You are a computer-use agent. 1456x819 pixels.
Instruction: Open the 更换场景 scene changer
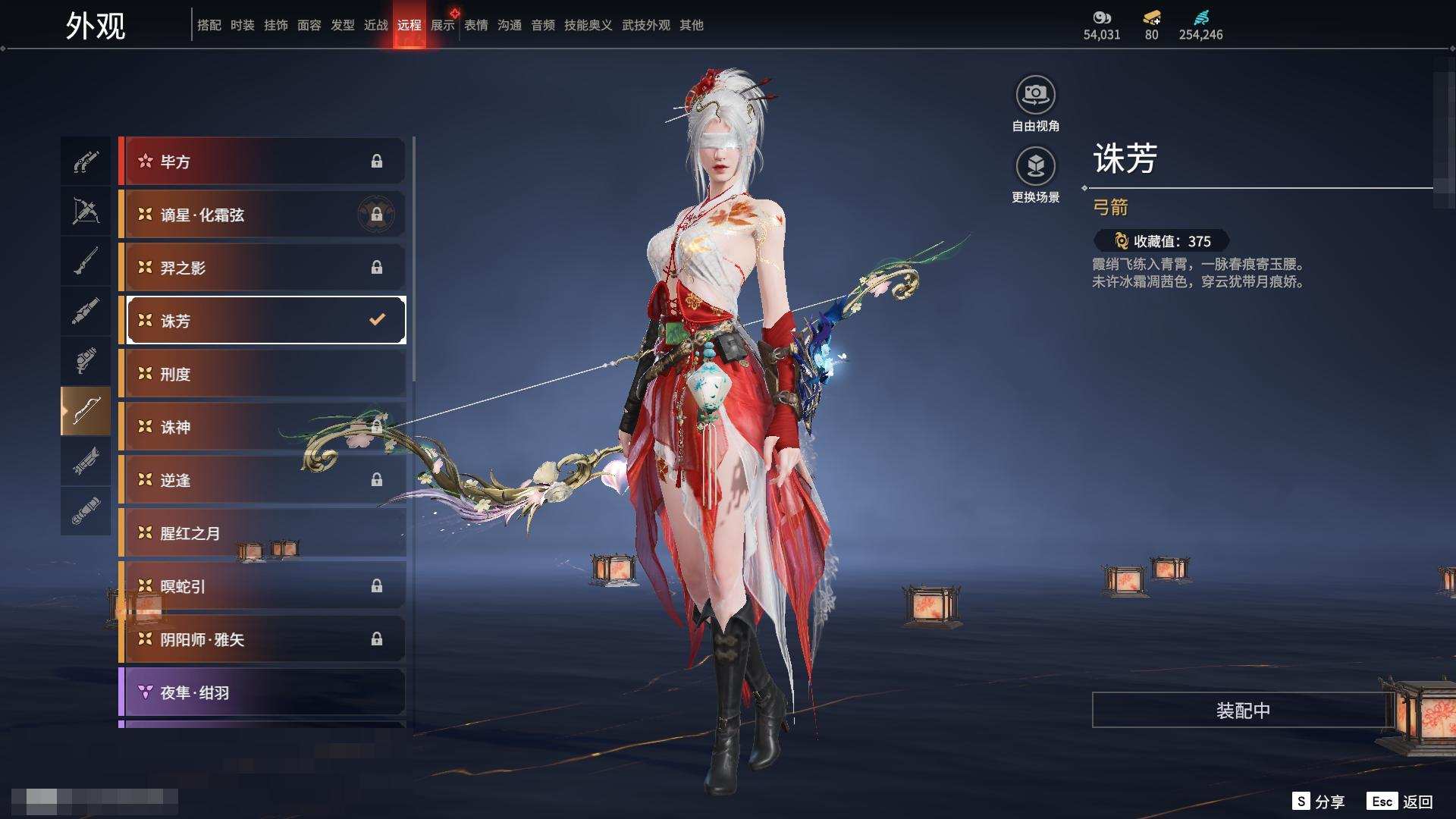1035,167
